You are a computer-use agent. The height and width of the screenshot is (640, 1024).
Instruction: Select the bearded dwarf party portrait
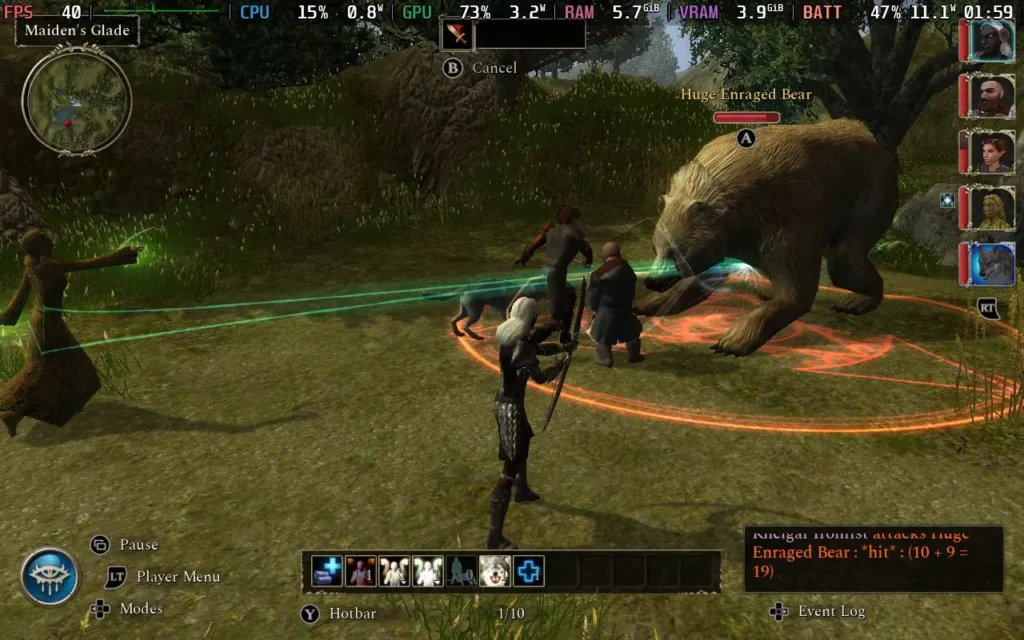[x=991, y=96]
